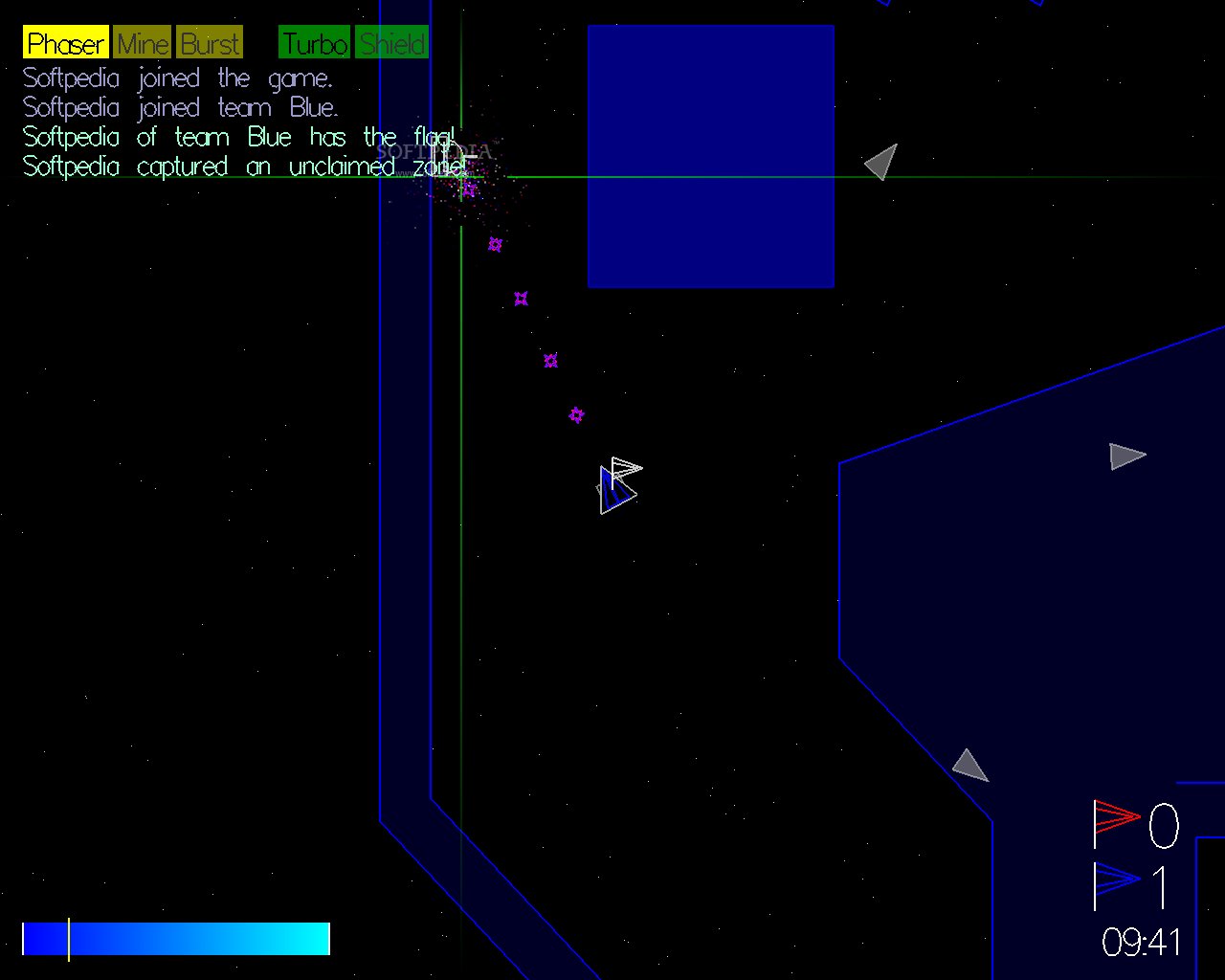The height and width of the screenshot is (980, 1225).
Task: Select the Phaser weapon module
Action: click(x=65, y=43)
